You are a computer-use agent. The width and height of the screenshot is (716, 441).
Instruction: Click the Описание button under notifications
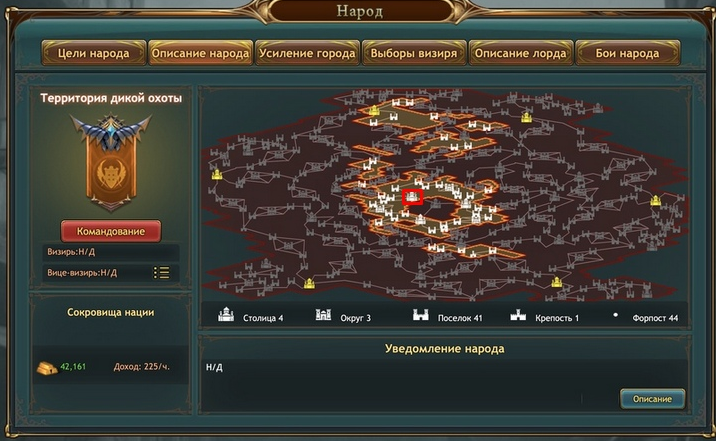point(652,399)
